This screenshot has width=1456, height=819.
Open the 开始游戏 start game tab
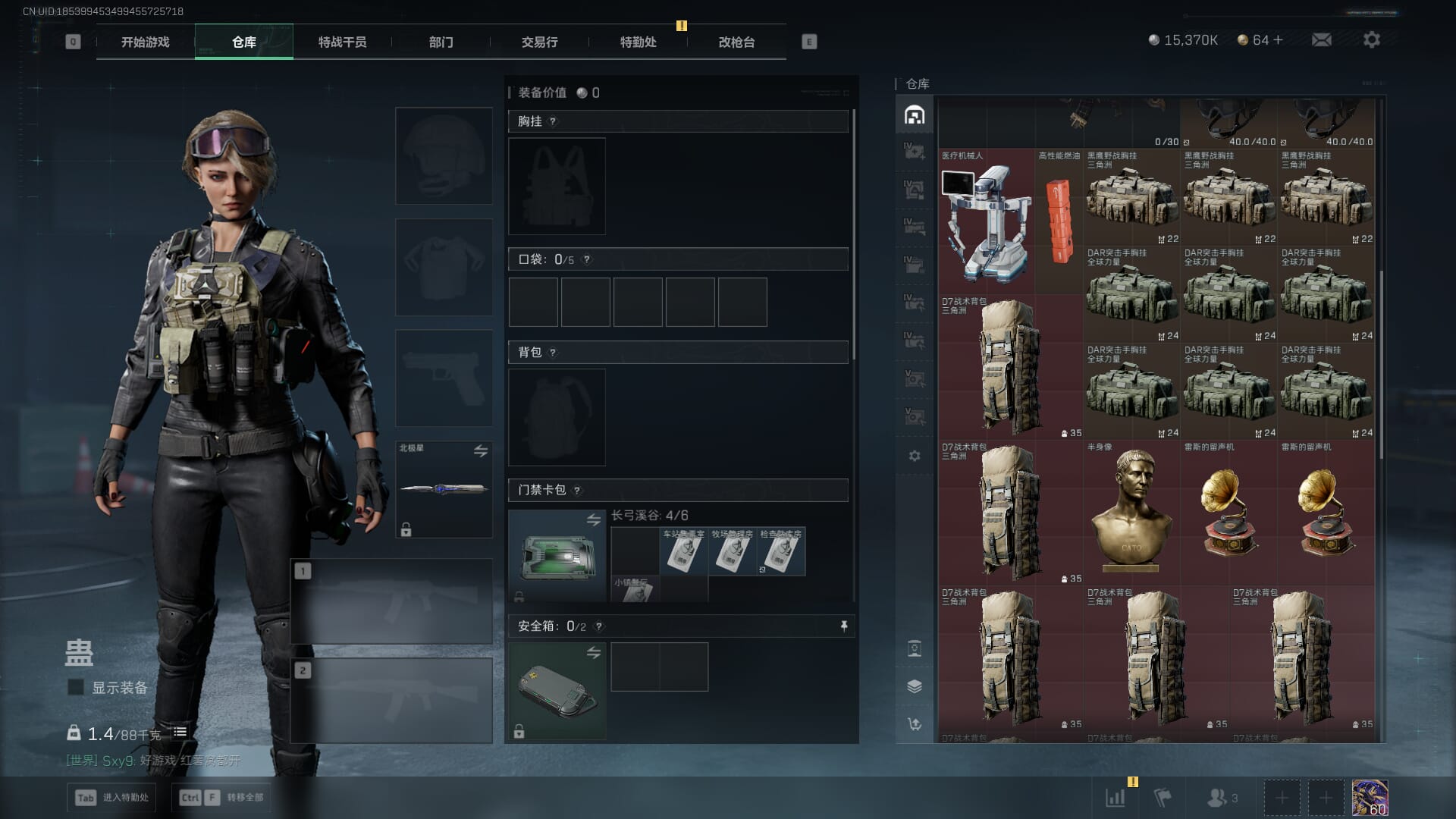click(146, 42)
